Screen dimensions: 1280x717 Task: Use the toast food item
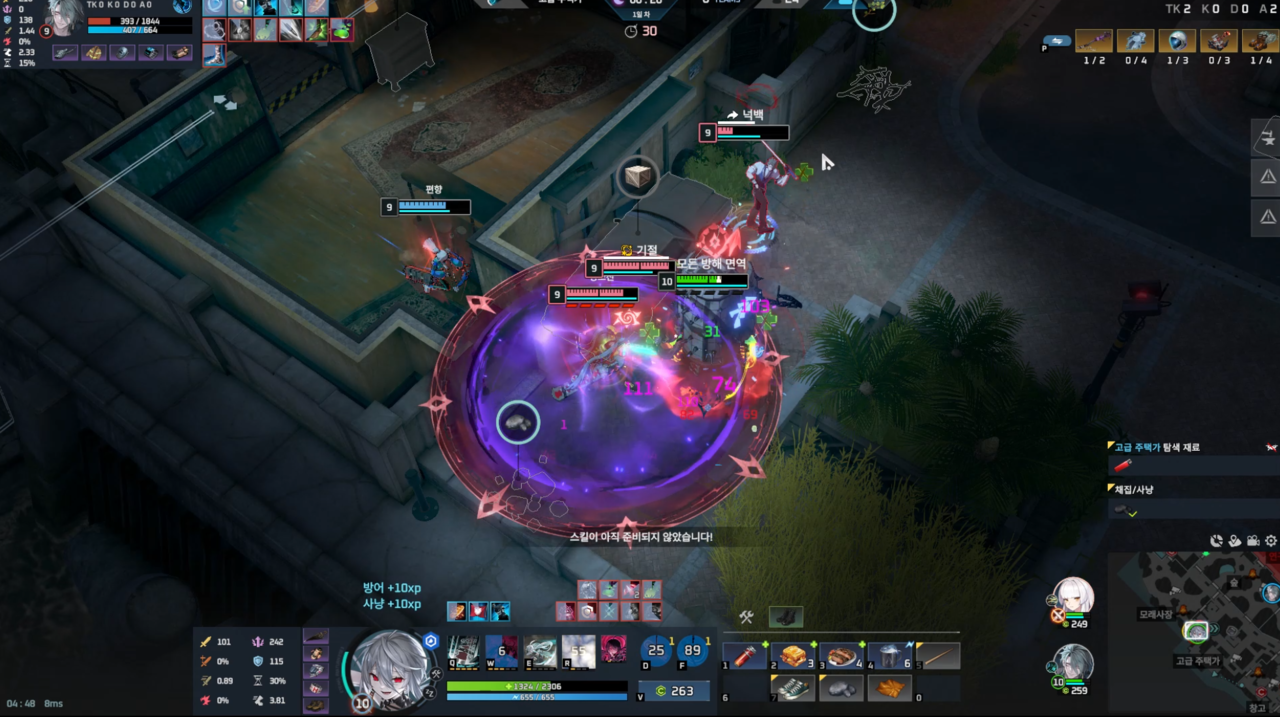click(791, 656)
